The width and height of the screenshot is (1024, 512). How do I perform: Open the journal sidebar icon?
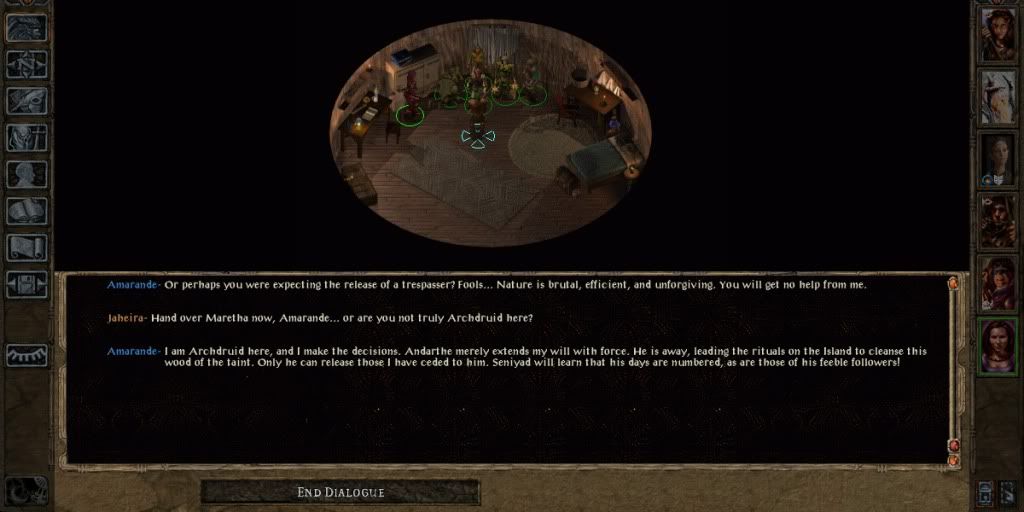pos(28,101)
